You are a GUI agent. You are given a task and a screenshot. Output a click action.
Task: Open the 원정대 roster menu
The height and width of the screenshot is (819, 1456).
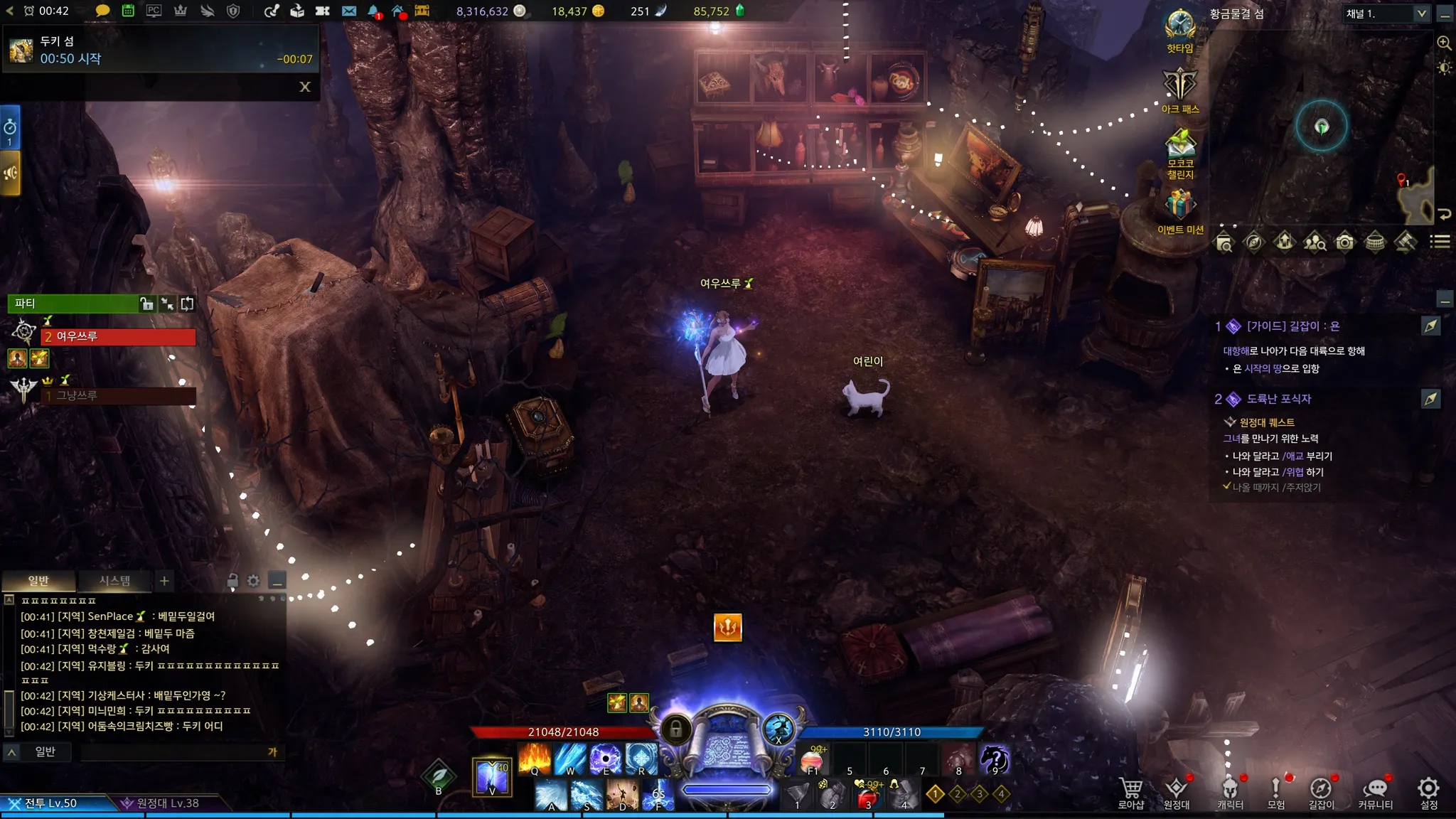1176,791
